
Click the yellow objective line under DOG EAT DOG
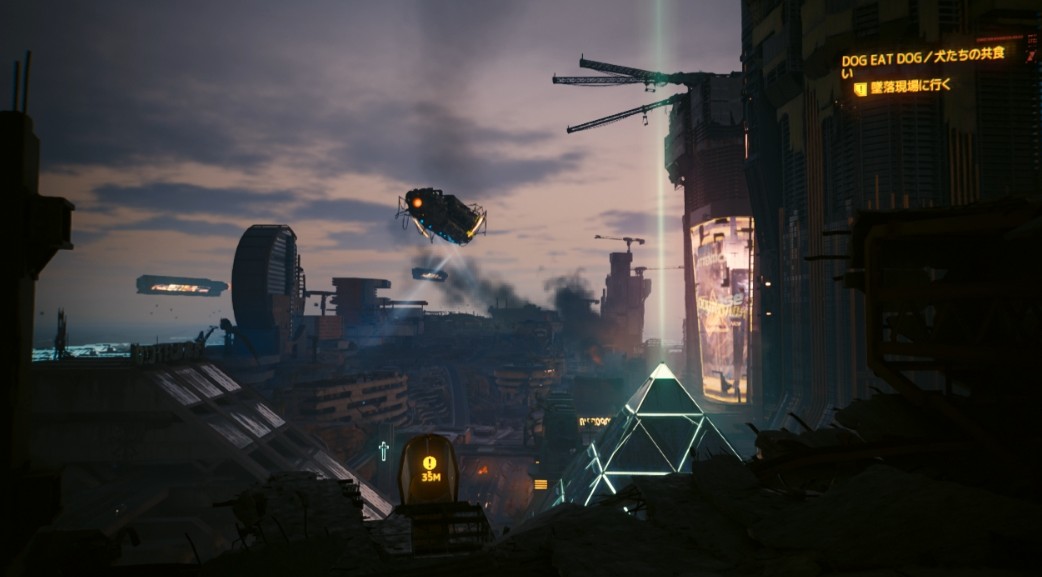pos(908,87)
